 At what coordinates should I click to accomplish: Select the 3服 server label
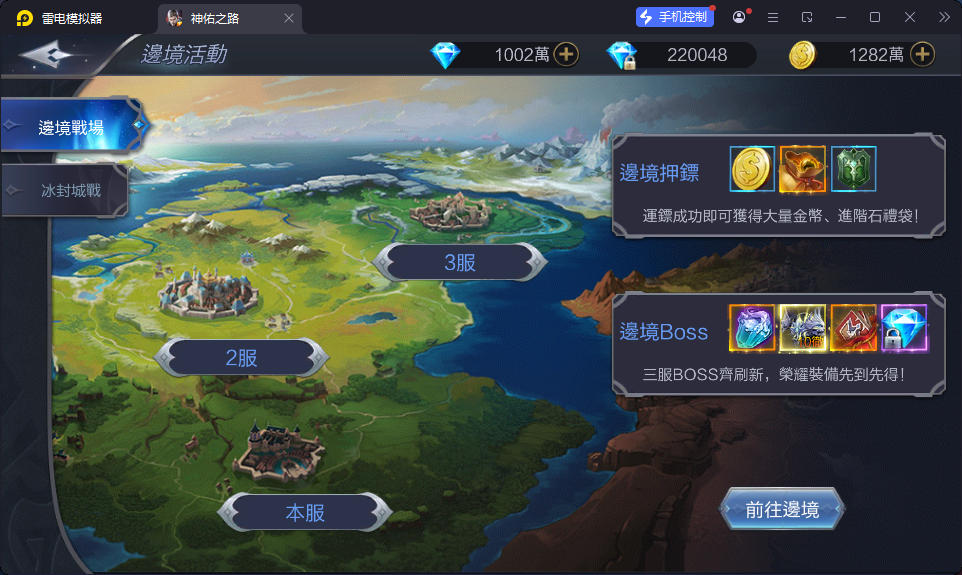(460, 262)
